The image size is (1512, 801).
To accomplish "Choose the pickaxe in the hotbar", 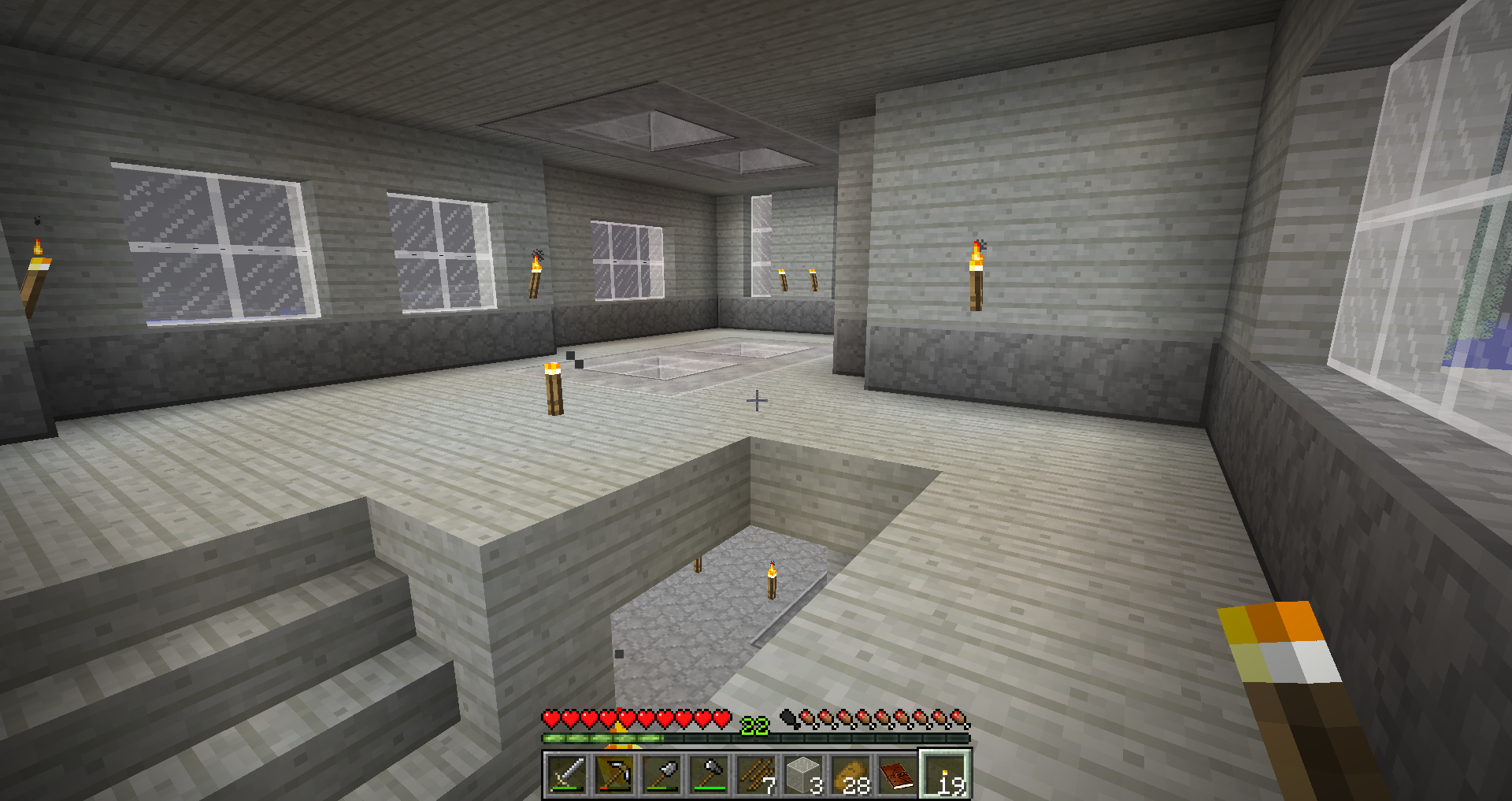I will click(x=614, y=775).
